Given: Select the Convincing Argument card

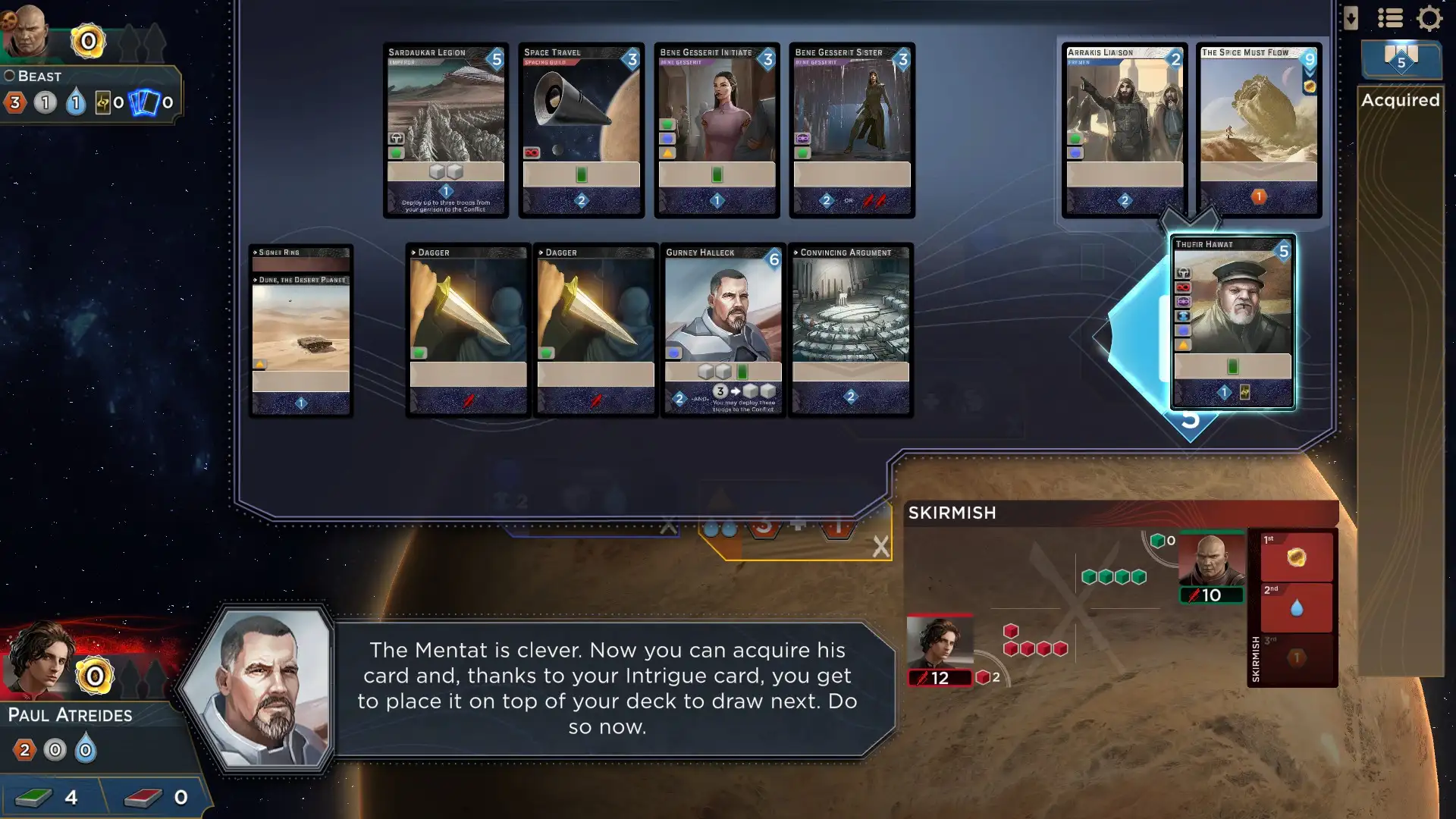Looking at the screenshot, I should (x=850, y=330).
